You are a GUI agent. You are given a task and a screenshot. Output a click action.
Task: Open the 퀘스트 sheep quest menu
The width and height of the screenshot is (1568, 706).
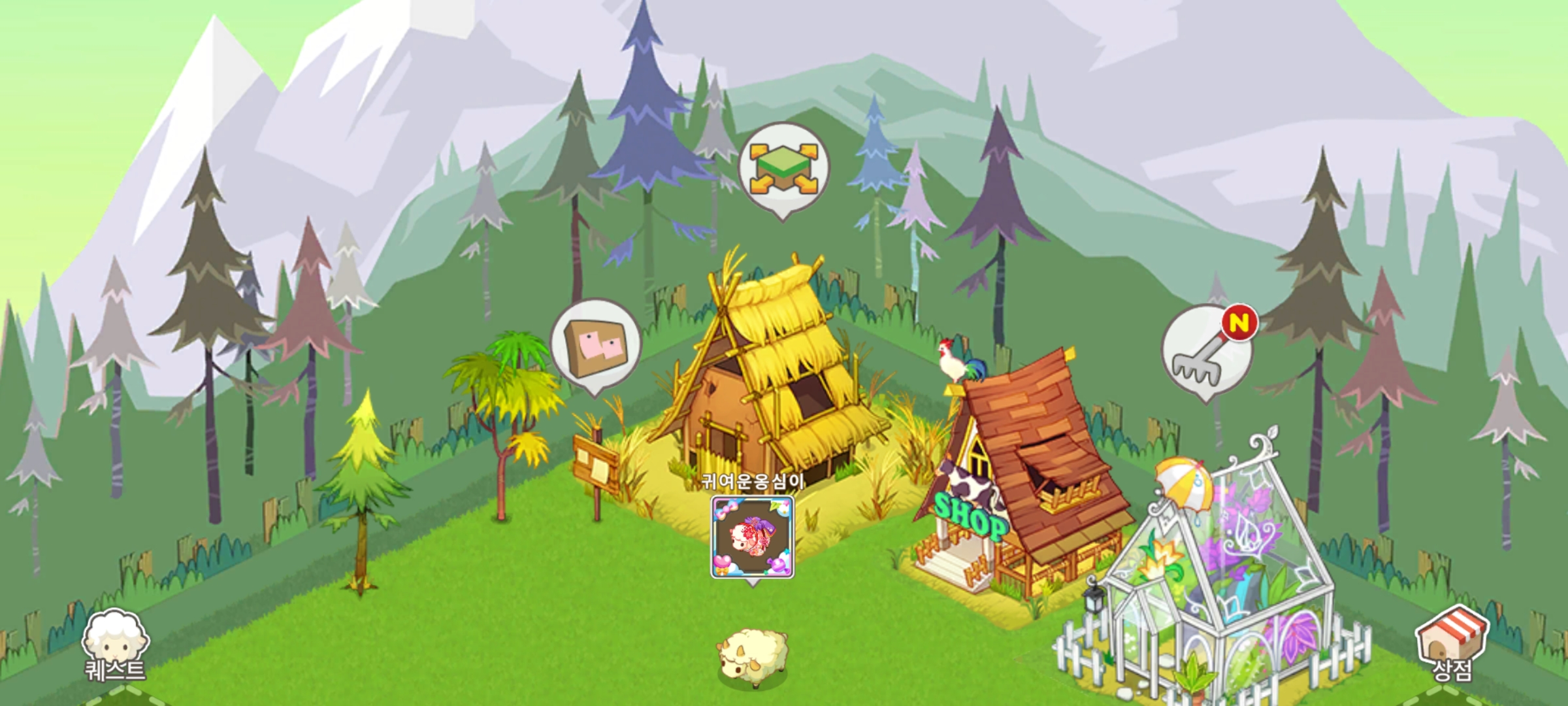pos(115,645)
